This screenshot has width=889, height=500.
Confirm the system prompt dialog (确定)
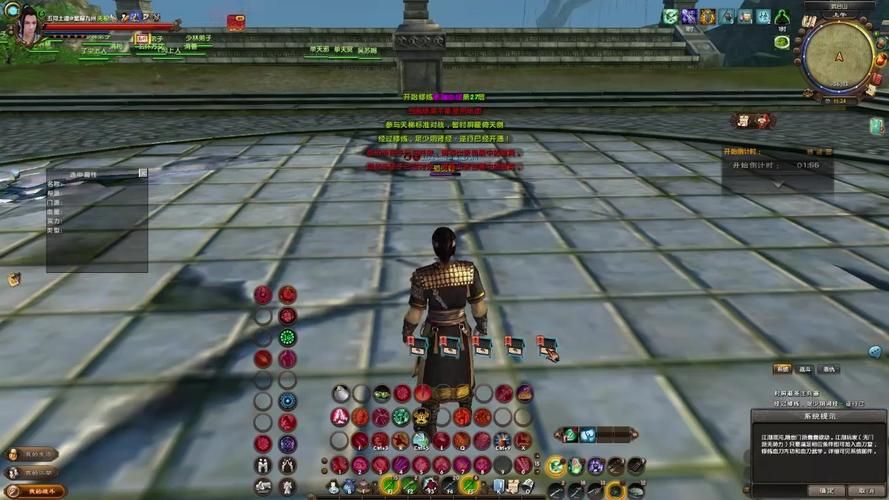click(x=826, y=490)
